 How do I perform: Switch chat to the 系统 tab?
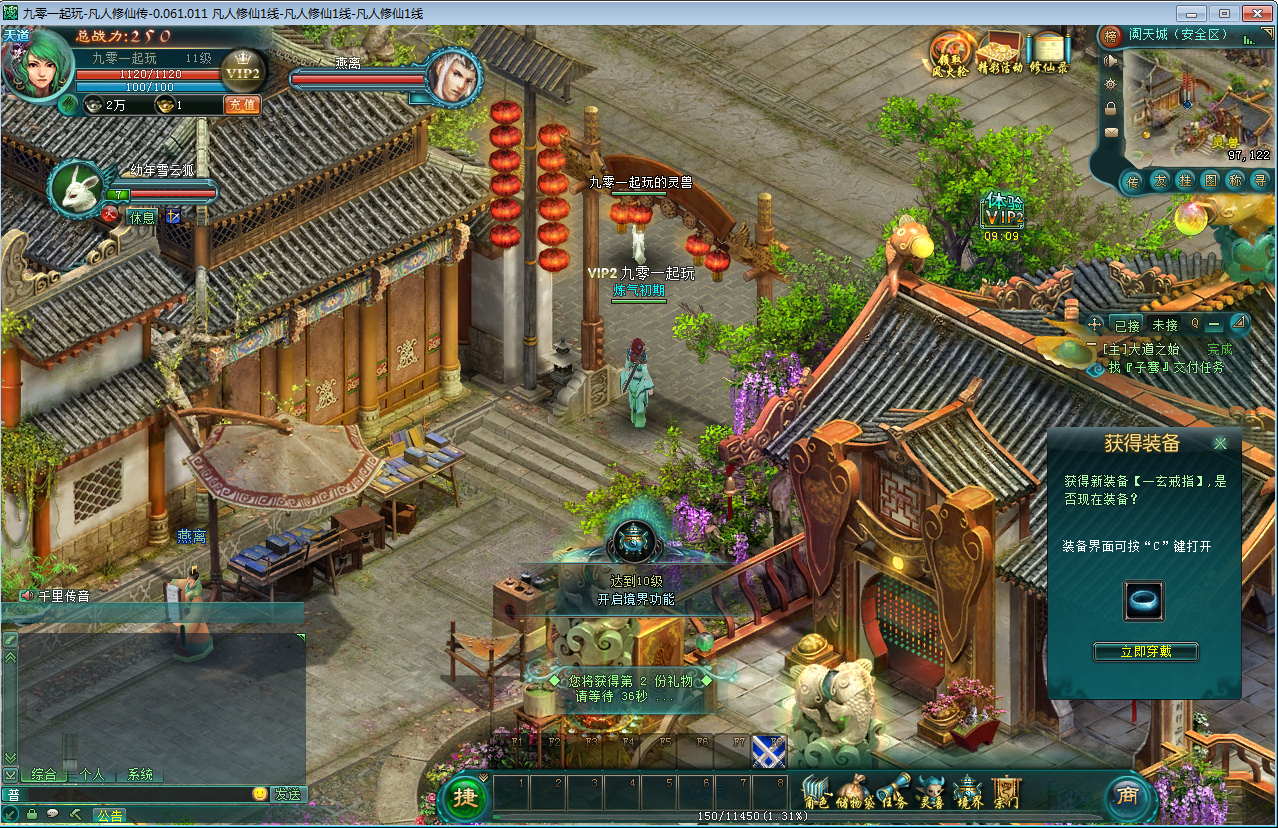pyautogui.click(x=141, y=774)
